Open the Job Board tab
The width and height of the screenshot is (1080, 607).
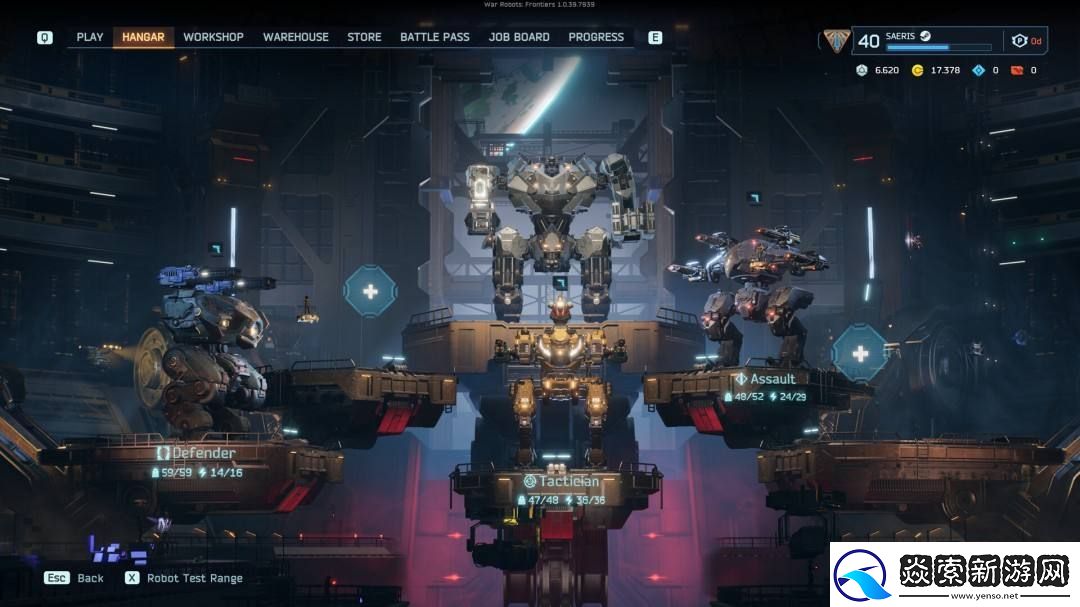pos(519,37)
